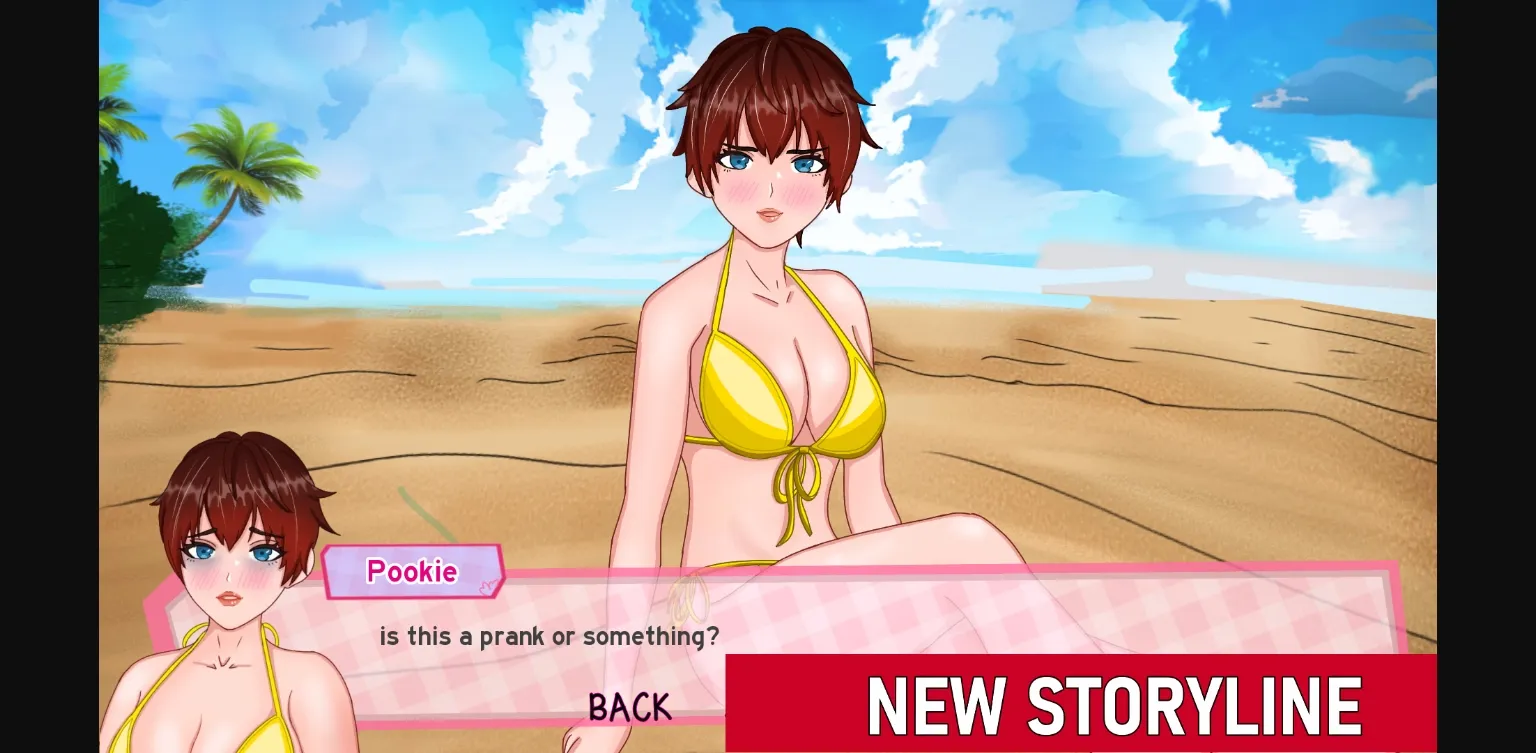This screenshot has width=1536, height=753.
Task: Click the black letterbox bar on the left
Action: tap(48, 376)
